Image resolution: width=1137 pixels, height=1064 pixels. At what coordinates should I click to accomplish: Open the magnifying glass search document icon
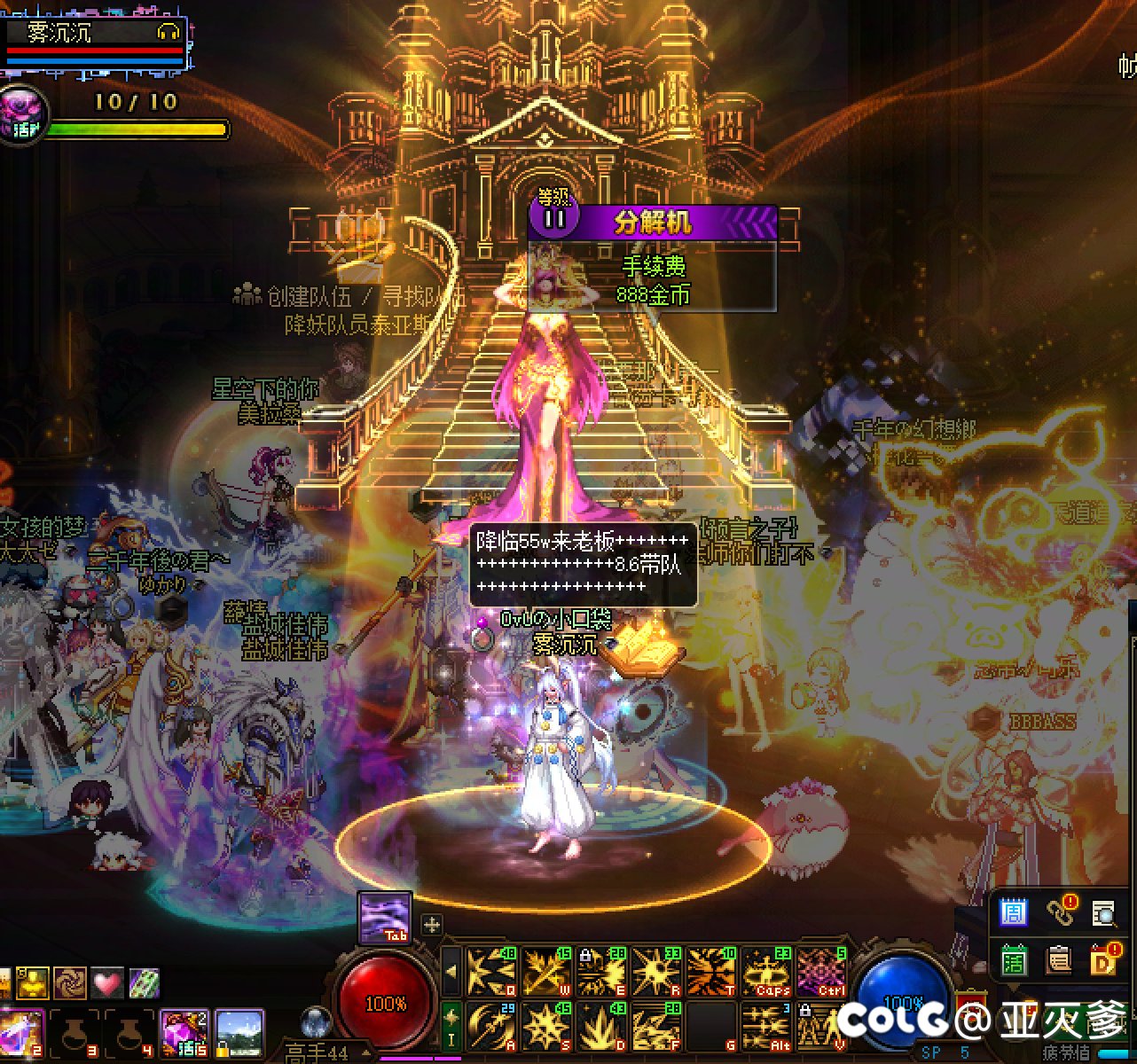[x=1103, y=912]
